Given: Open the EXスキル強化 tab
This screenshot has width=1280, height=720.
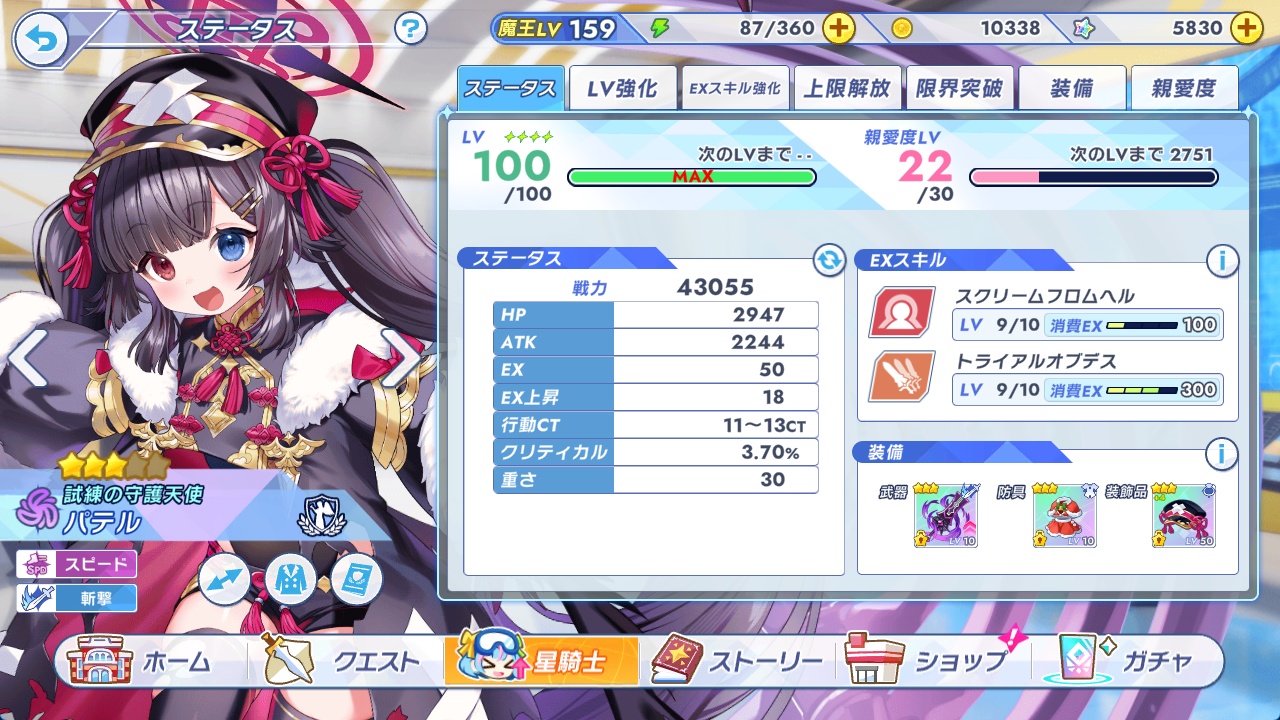Looking at the screenshot, I should [x=735, y=89].
